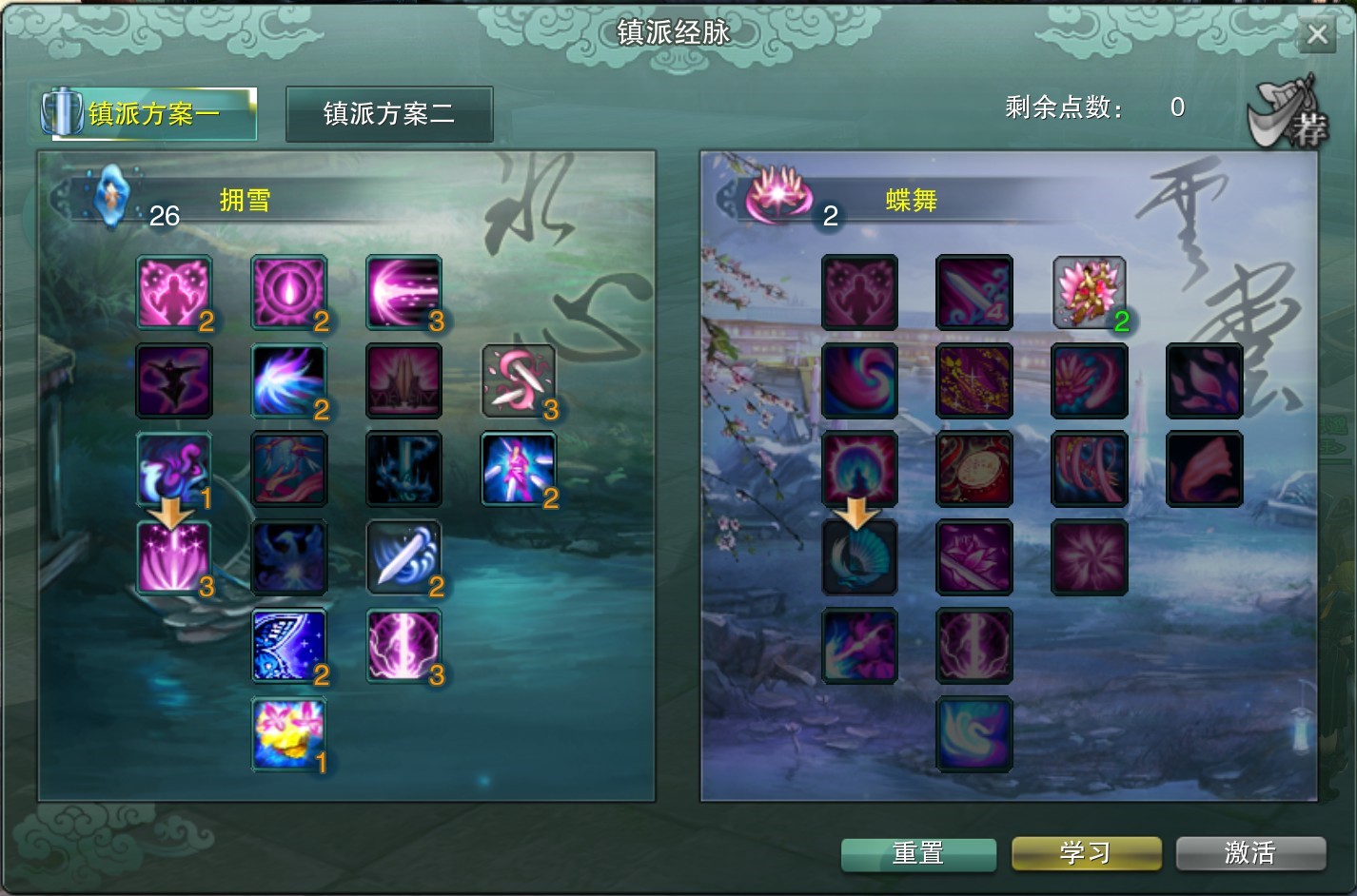Image resolution: width=1357 pixels, height=896 pixels.
Task: Click the purple lightning ring skill with 3 points
Action: (x=403, y=646)
